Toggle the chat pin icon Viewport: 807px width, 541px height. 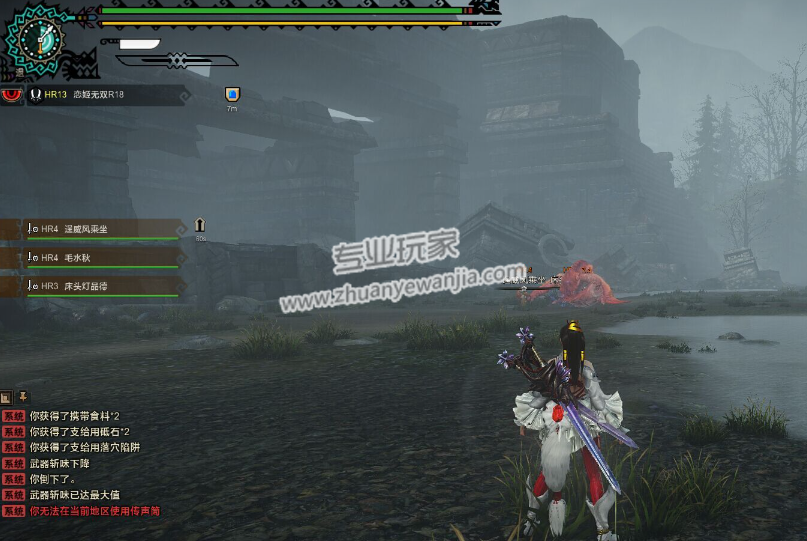tap(22, 397)
